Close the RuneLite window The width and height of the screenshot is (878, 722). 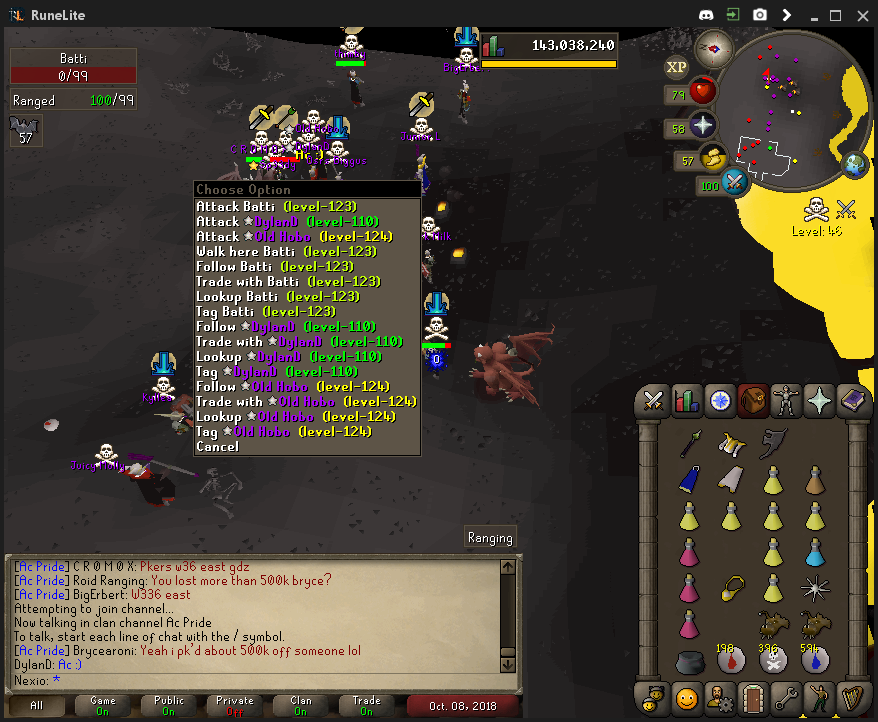(861, 15)
